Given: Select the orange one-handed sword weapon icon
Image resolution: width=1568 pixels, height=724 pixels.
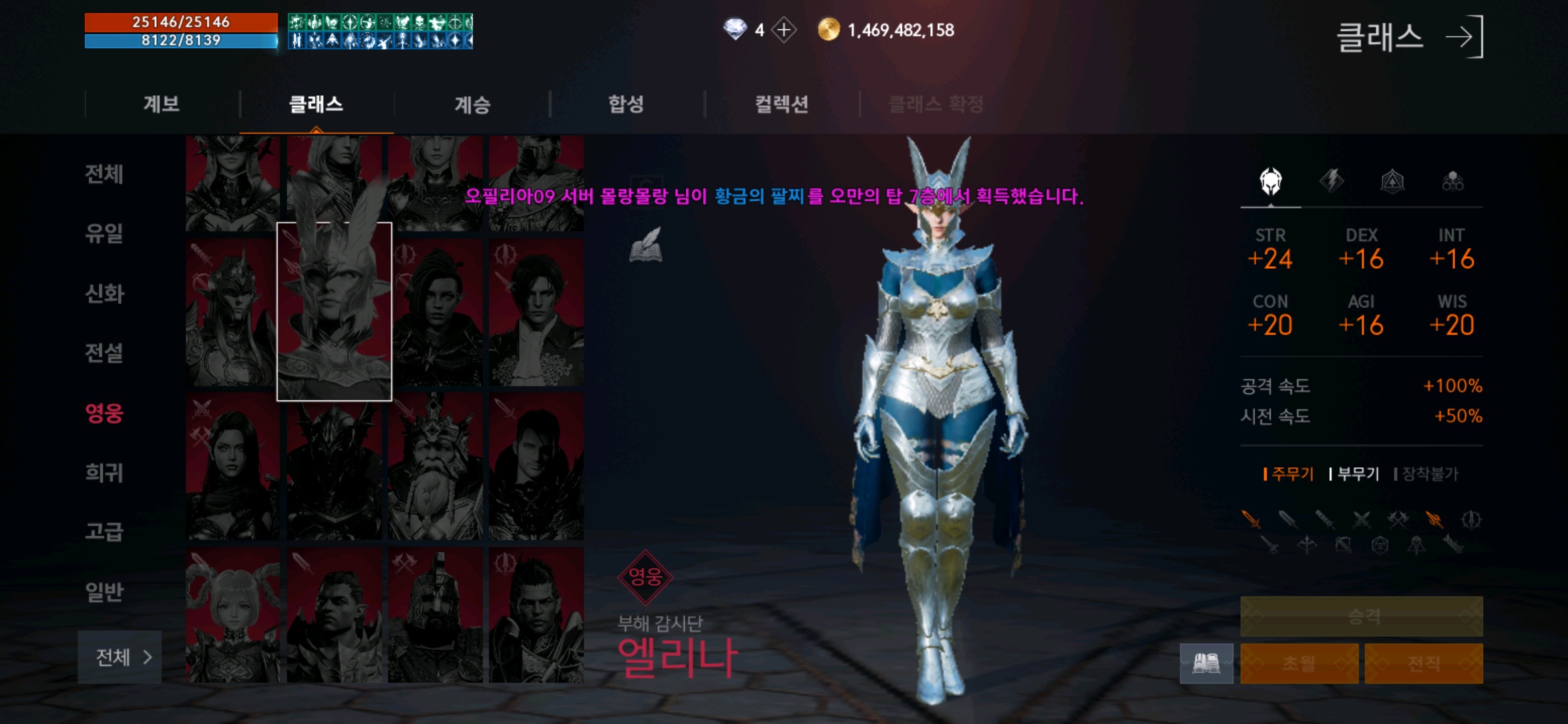Looking at the screenshot, I should (1252, 520).
